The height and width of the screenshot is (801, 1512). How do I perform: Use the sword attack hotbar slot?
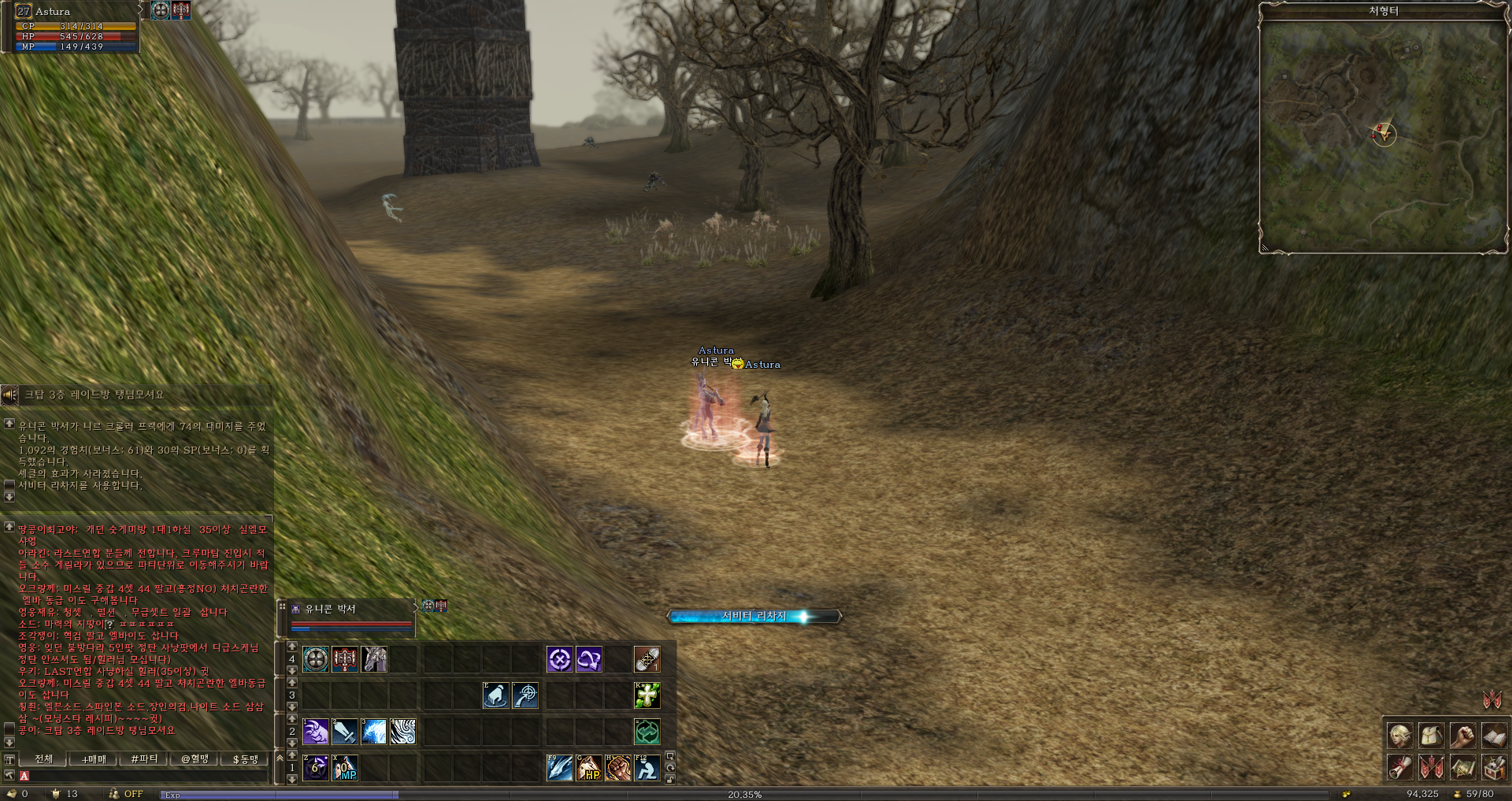[x=345, y=732]
